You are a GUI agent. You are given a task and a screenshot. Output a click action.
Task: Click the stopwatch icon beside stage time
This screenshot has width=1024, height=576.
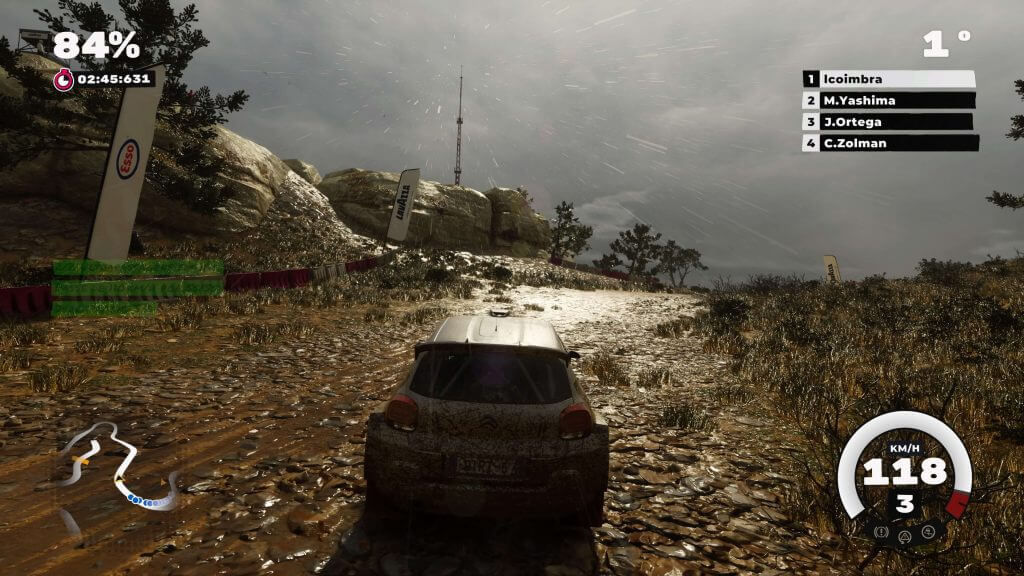pyautogui.click(x=64, y=80)
